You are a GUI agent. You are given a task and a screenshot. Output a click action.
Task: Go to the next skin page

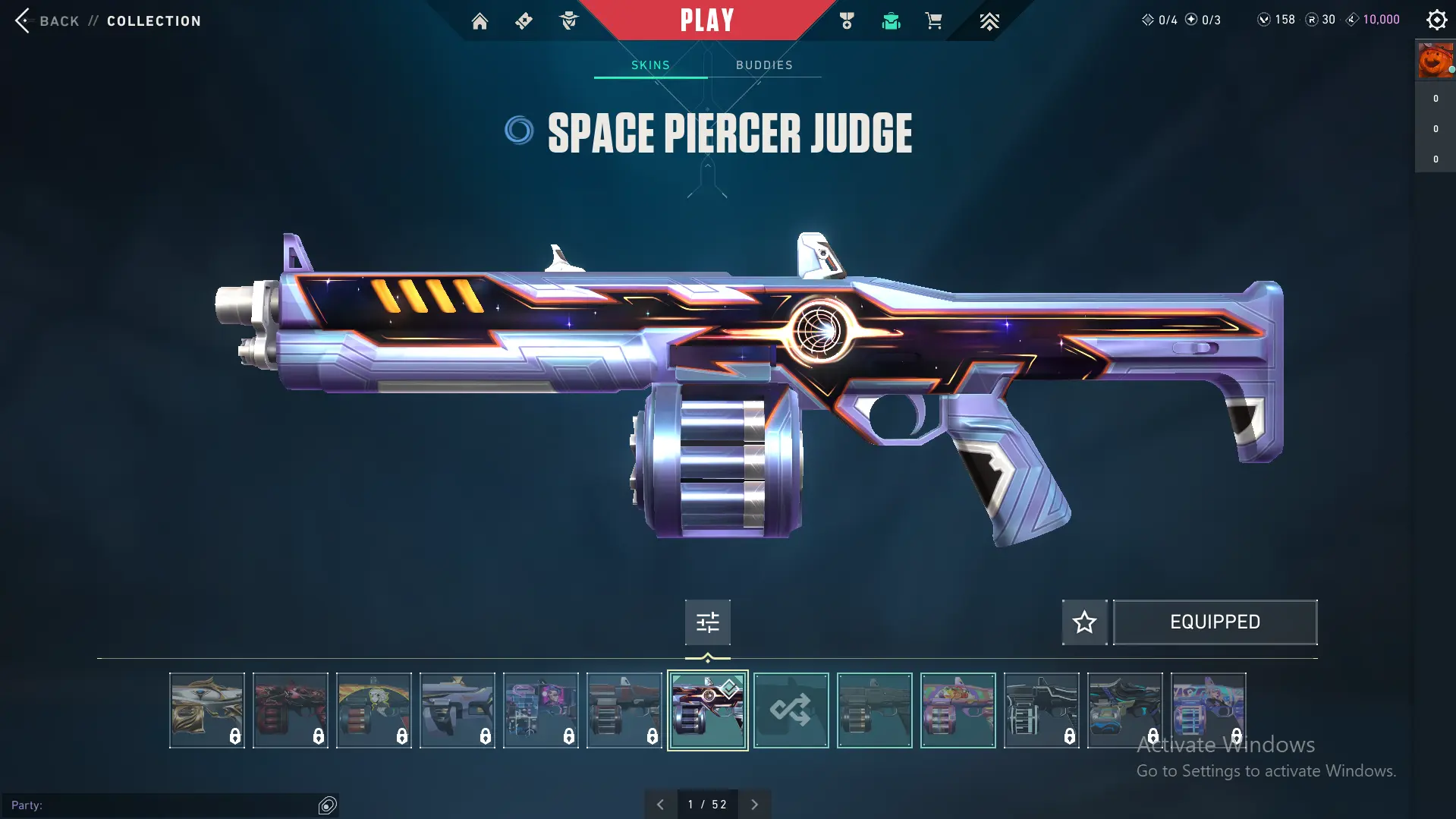[754, 805]
